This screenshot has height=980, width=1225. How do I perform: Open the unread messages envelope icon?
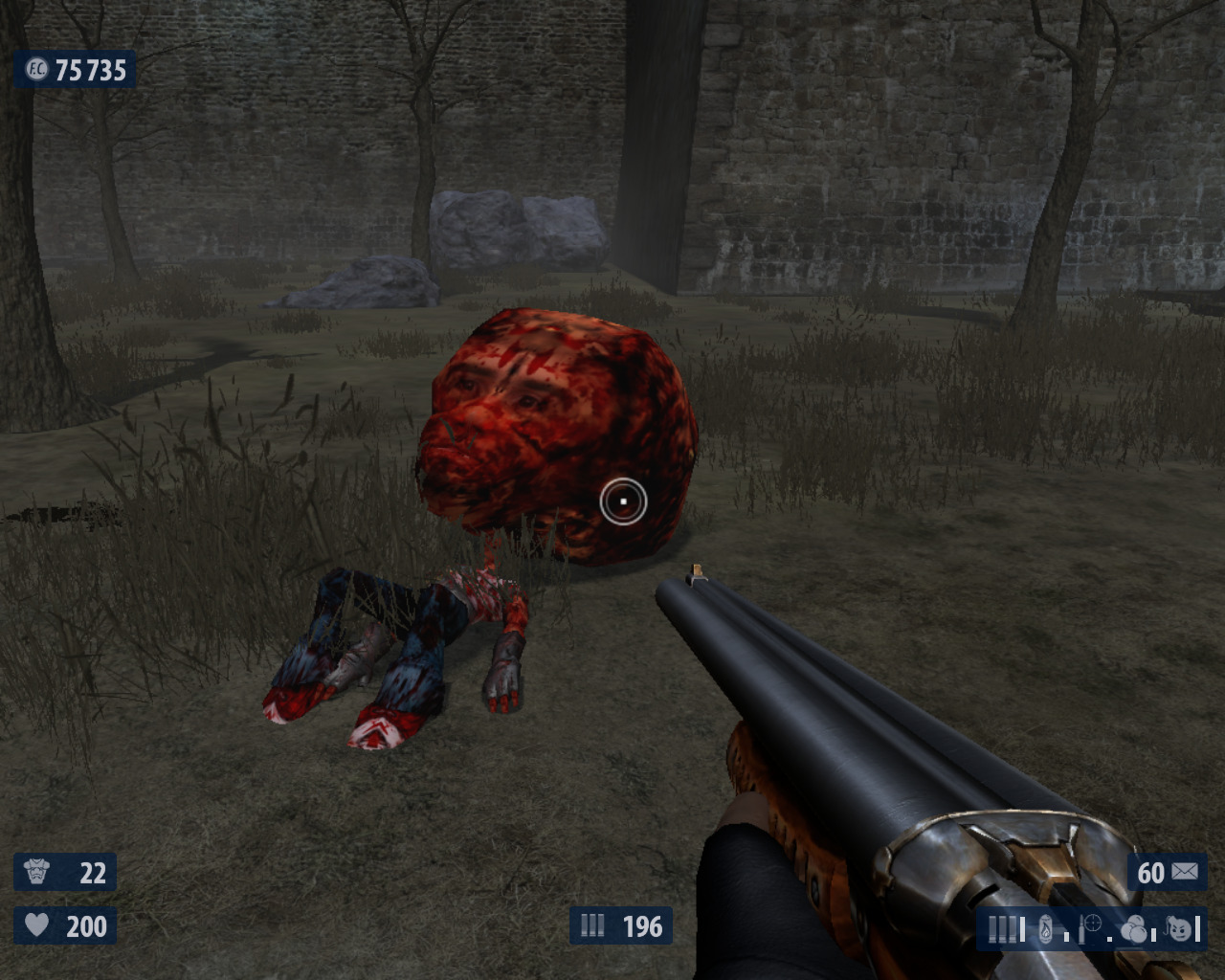(x=1184, y=872)
